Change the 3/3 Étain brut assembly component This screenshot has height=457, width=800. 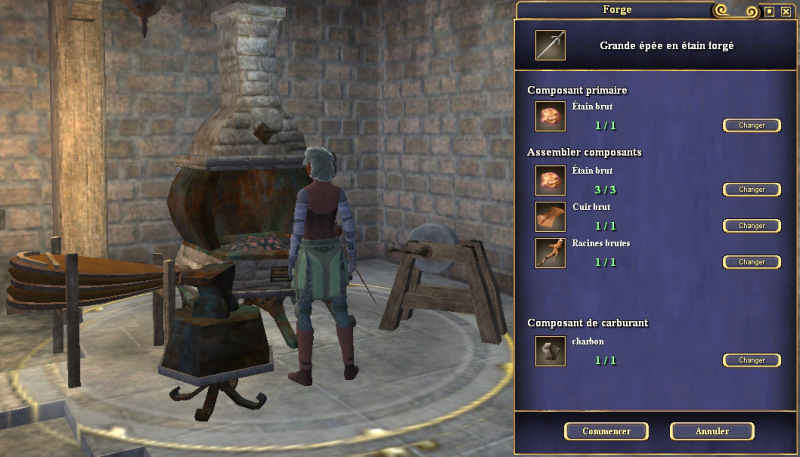[x=751, y=189]
